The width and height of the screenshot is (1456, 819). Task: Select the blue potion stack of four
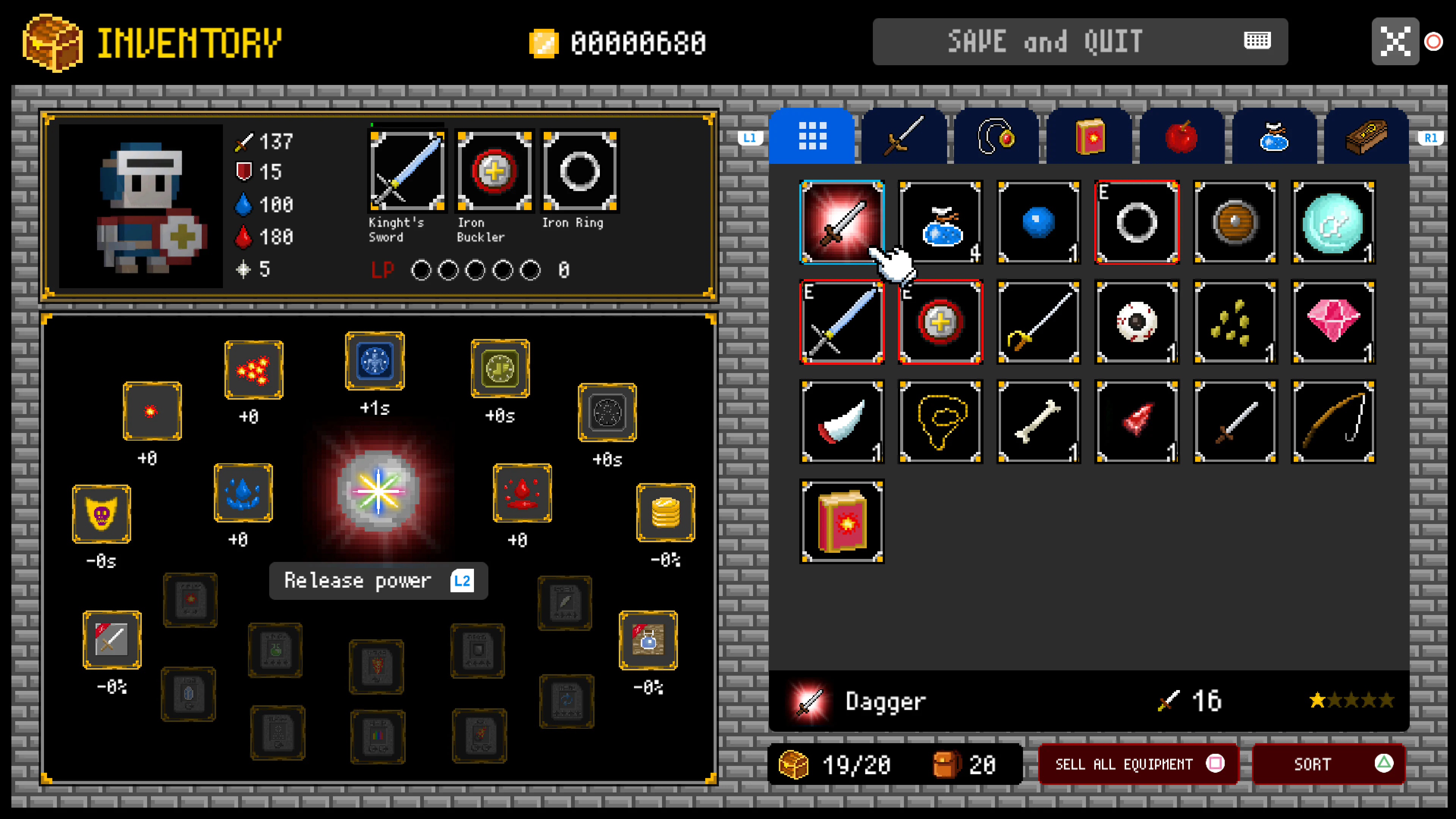pos(940,222)
